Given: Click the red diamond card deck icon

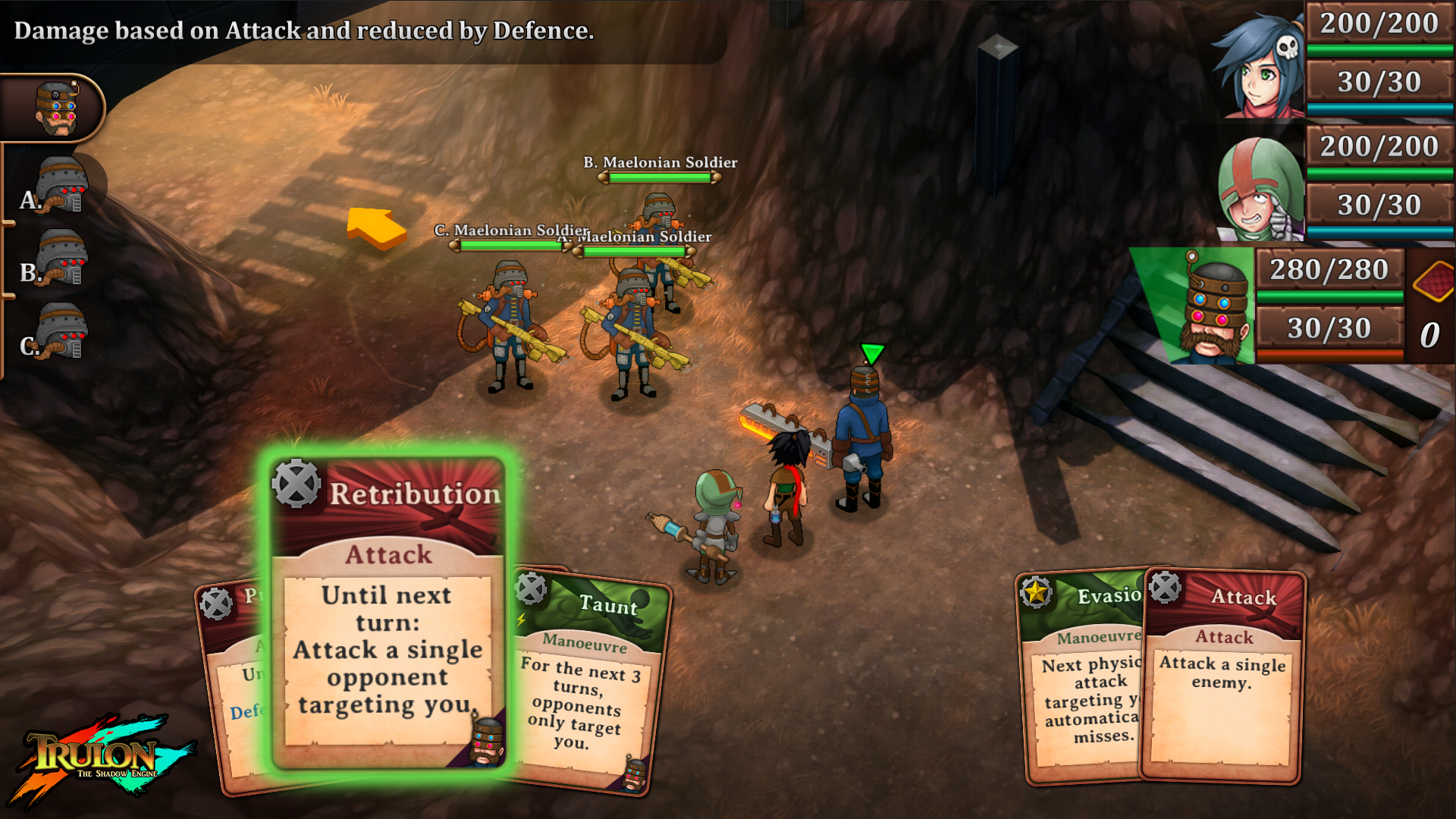Looking at the screenshot, I should click(1432, 281).
